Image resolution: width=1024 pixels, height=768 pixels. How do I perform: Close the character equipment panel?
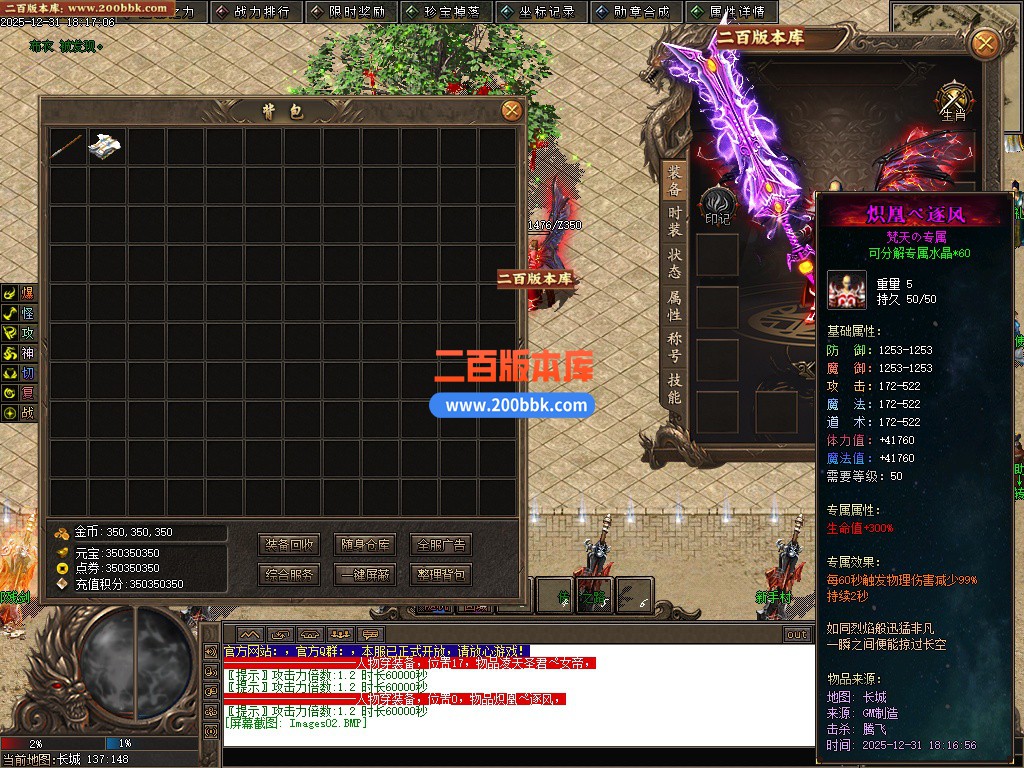(985, 43)
